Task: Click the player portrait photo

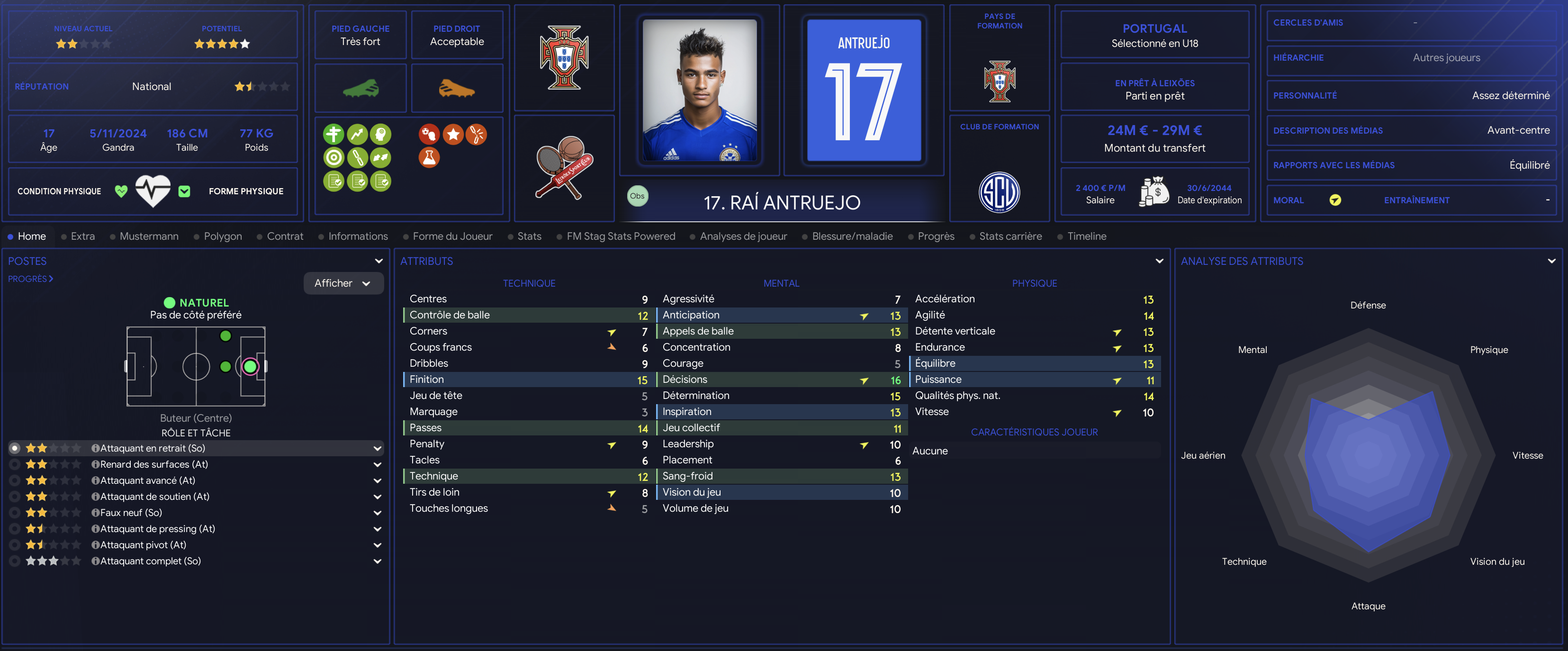Action: coord(699,90)
